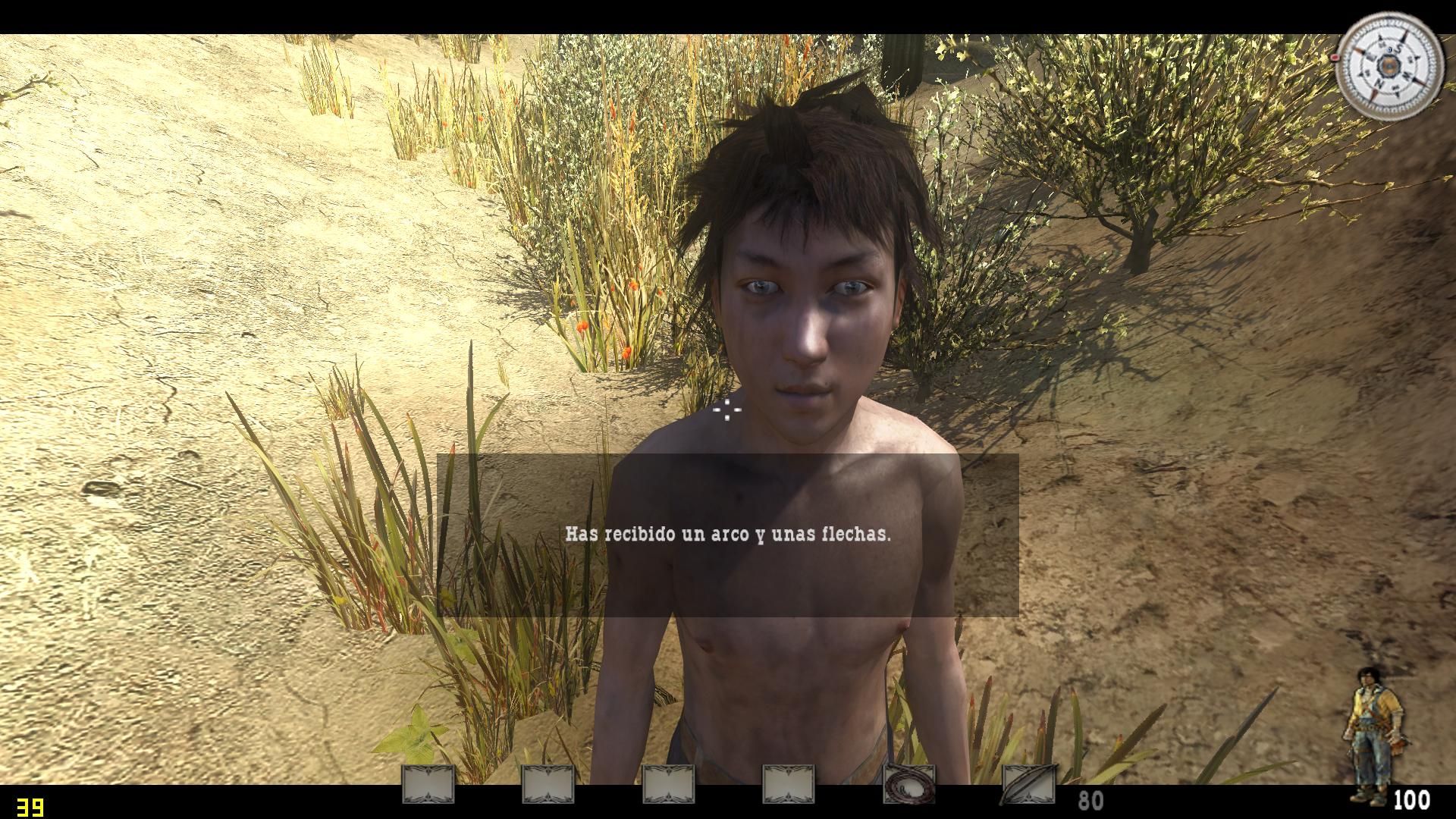Image resolution: width=1456 pixels, height=819 pixels.
Task: Select the red objective marker on the compass rim
Action: [1335, 56]
